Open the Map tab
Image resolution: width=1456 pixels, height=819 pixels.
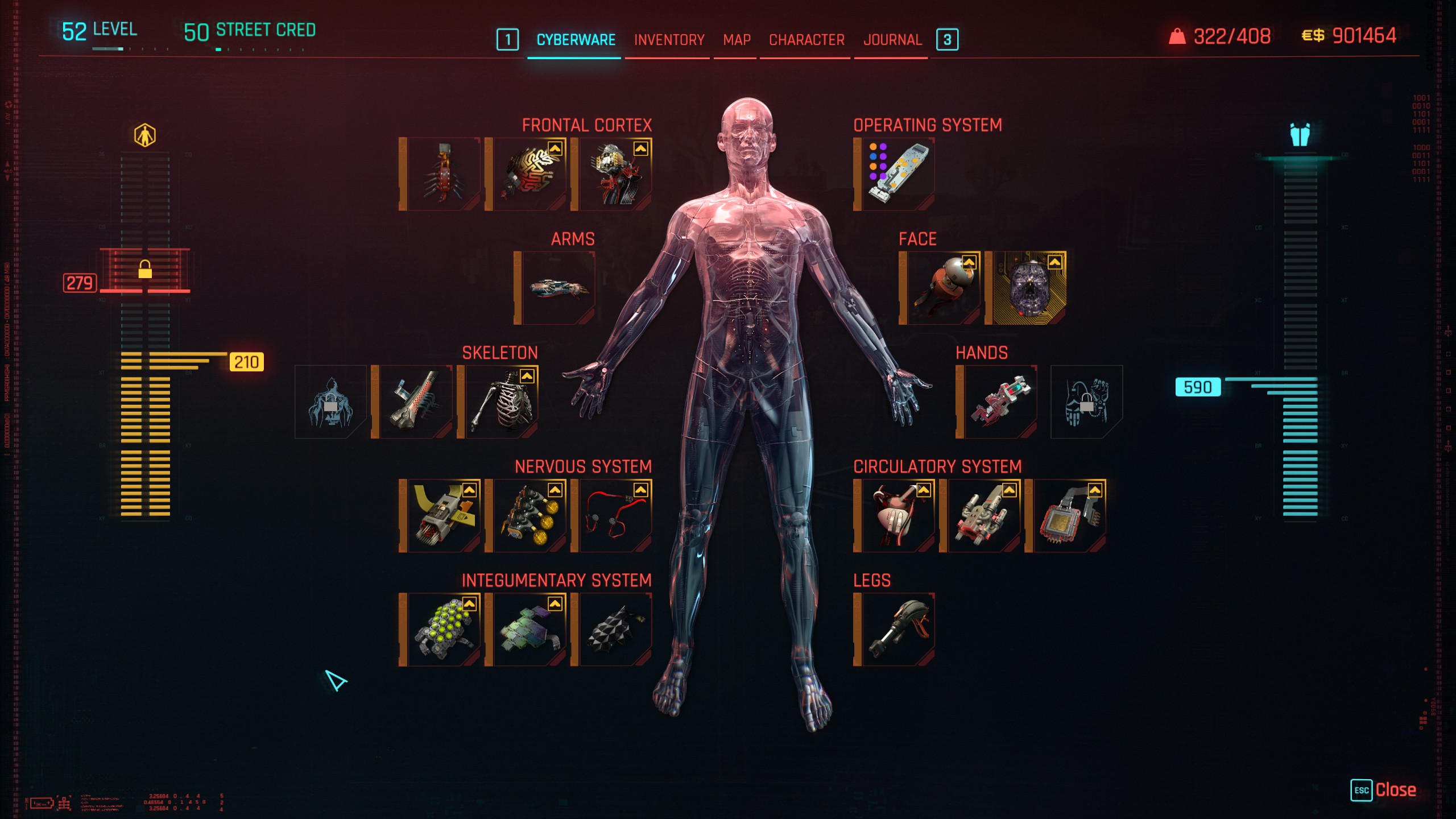point(737,40)
